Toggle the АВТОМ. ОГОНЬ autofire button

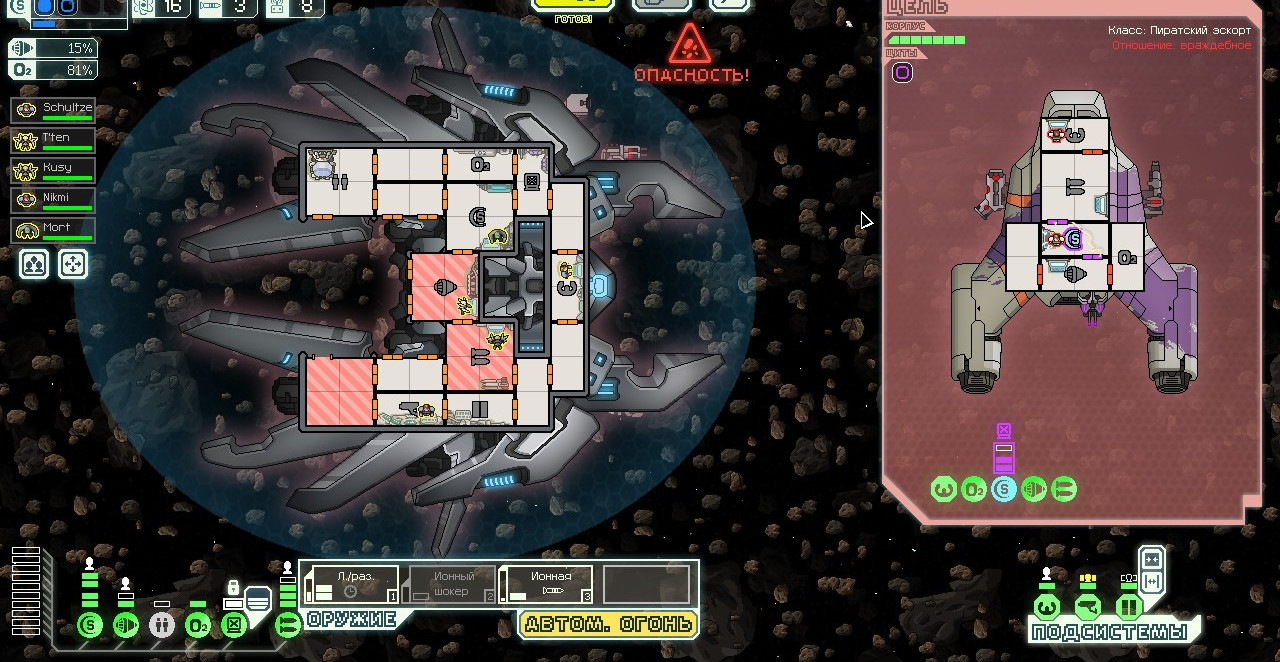(x=608, y=624)
